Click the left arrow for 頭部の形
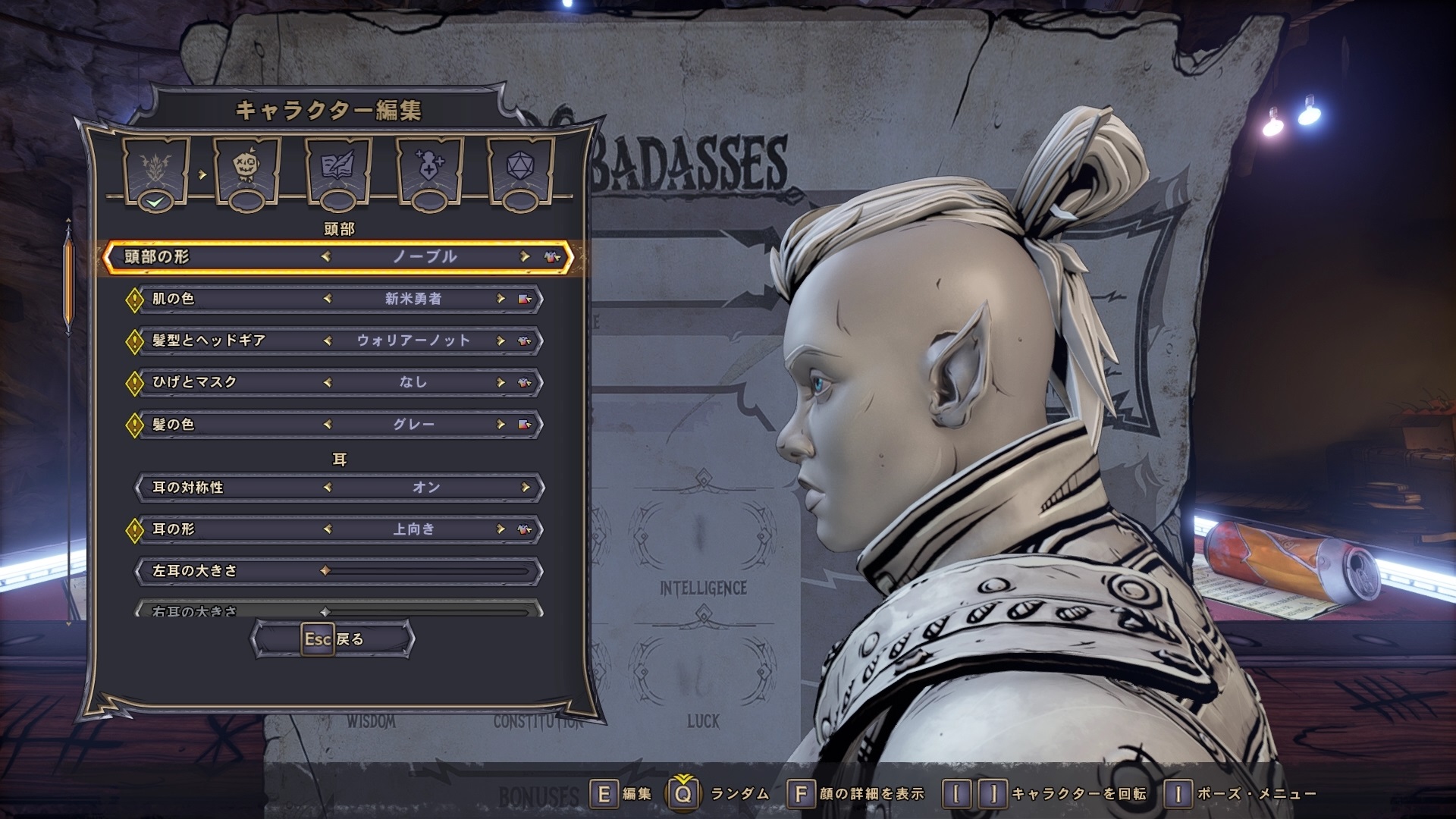1456x819 pixels. click(326, 257)
